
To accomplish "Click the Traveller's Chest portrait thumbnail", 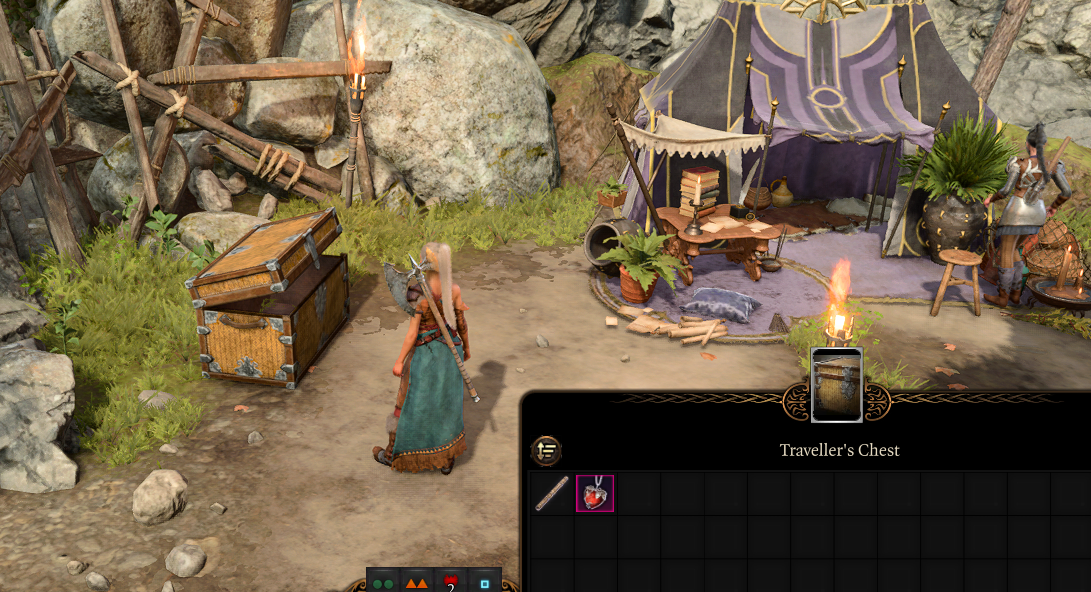I will point(836,386).
